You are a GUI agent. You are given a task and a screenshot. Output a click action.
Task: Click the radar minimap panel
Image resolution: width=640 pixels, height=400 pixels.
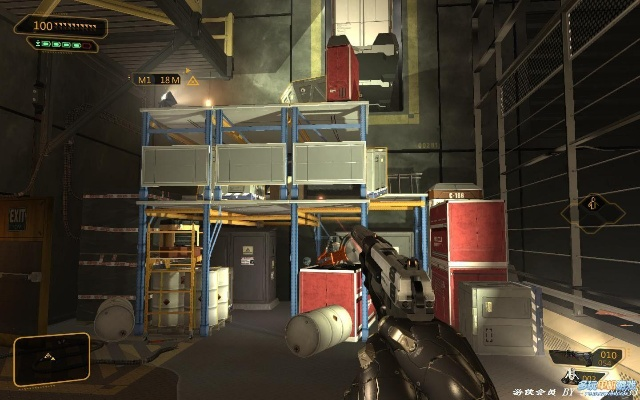click(x=52, y=358)
